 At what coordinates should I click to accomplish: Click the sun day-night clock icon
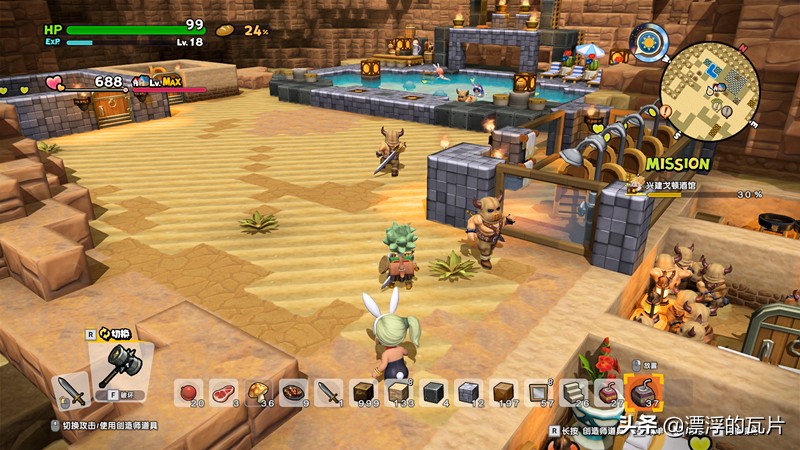pos(652,44)
